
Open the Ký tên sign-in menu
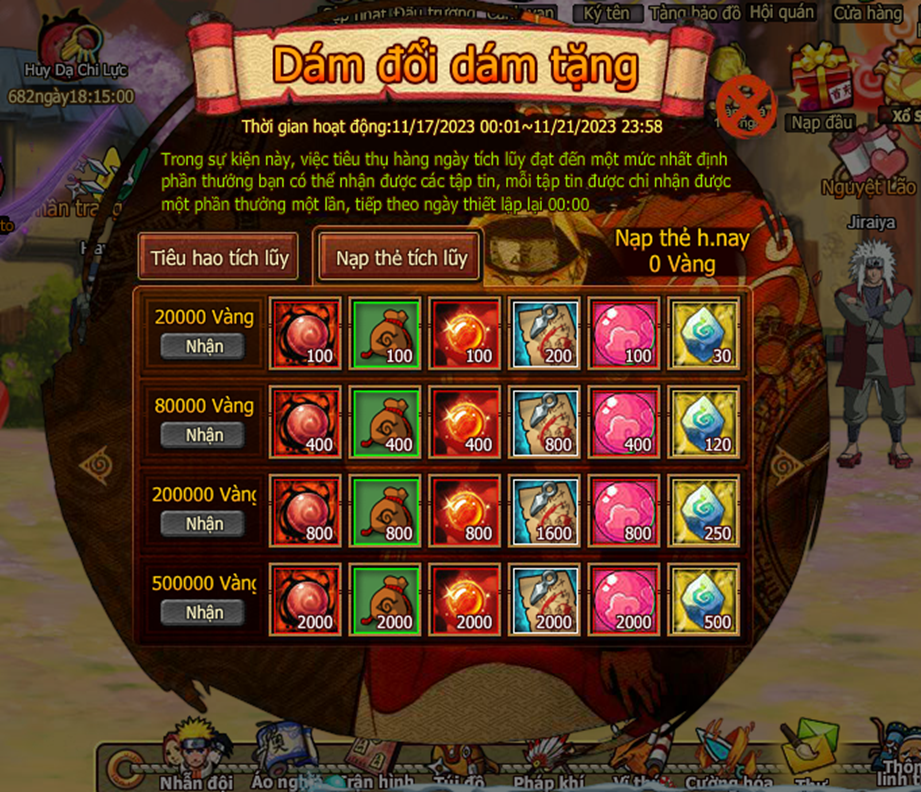(x=607, y=13)
